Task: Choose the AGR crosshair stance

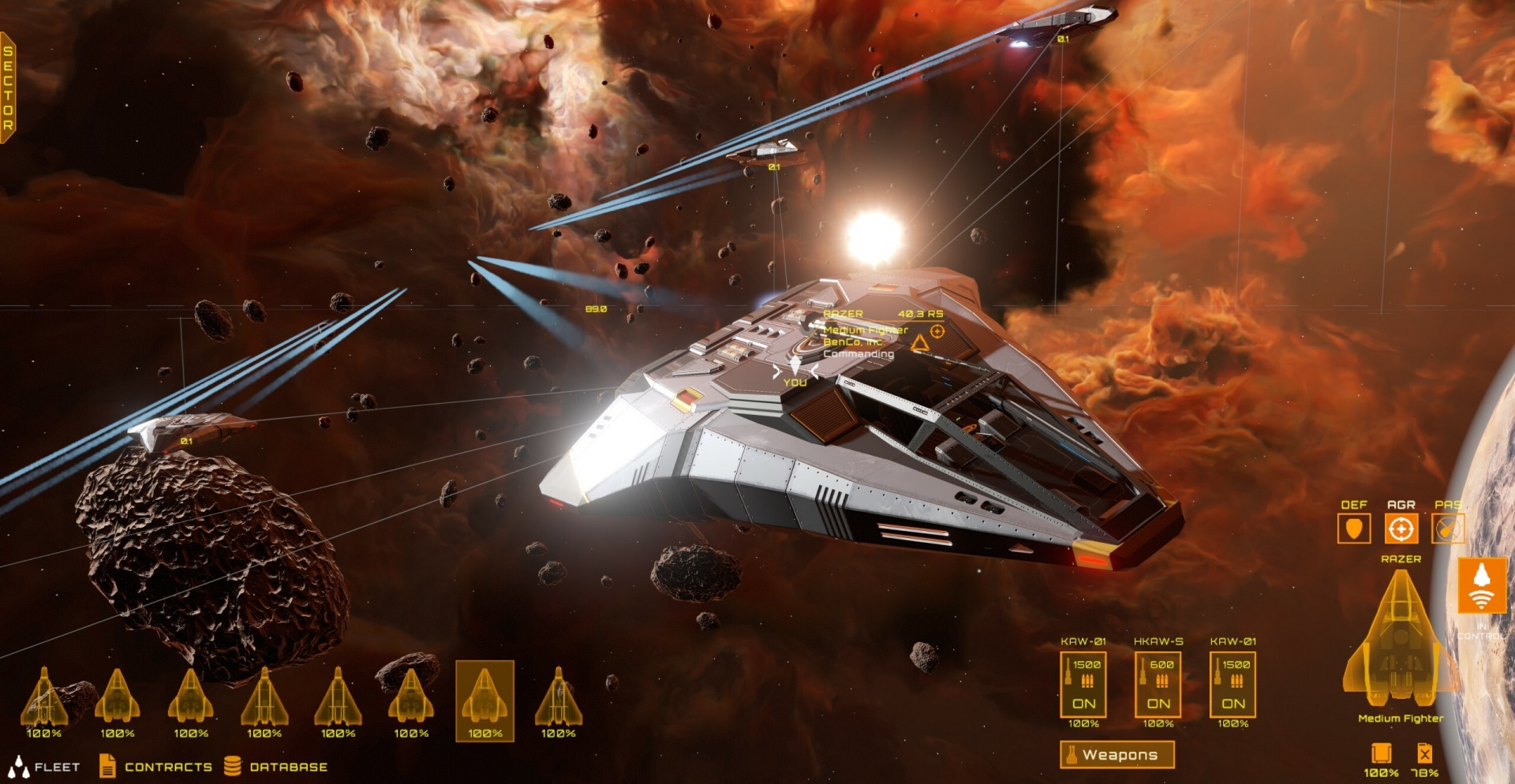Action: (1401, 528)
